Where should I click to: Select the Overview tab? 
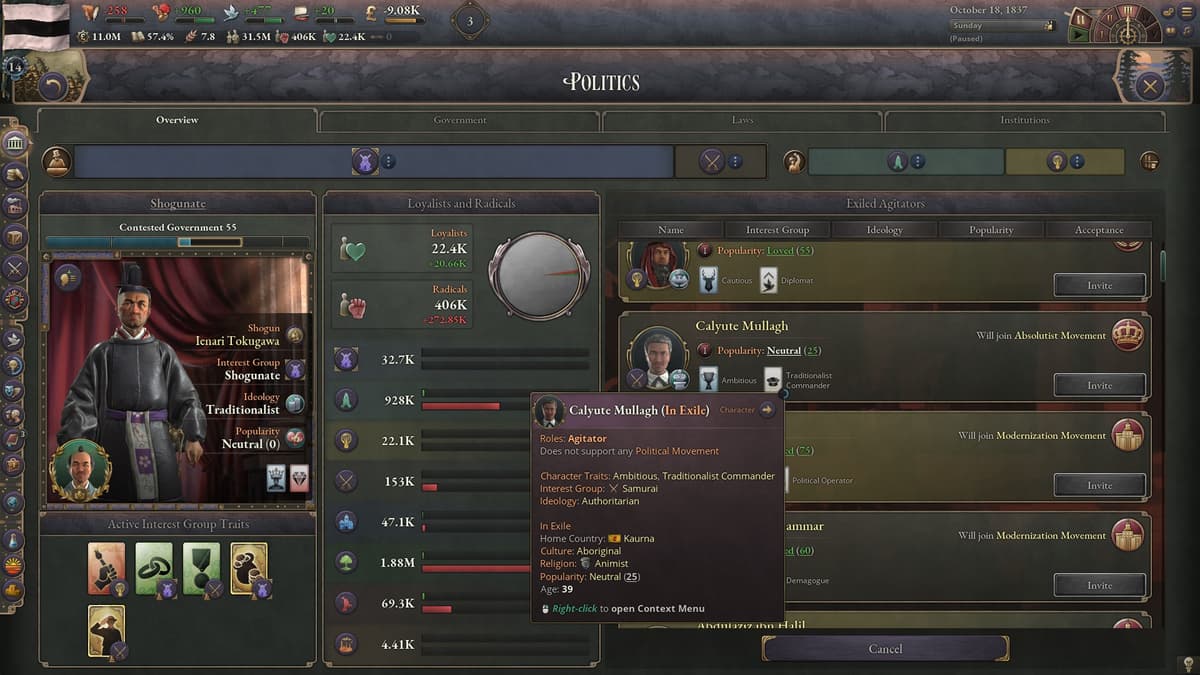177,120
